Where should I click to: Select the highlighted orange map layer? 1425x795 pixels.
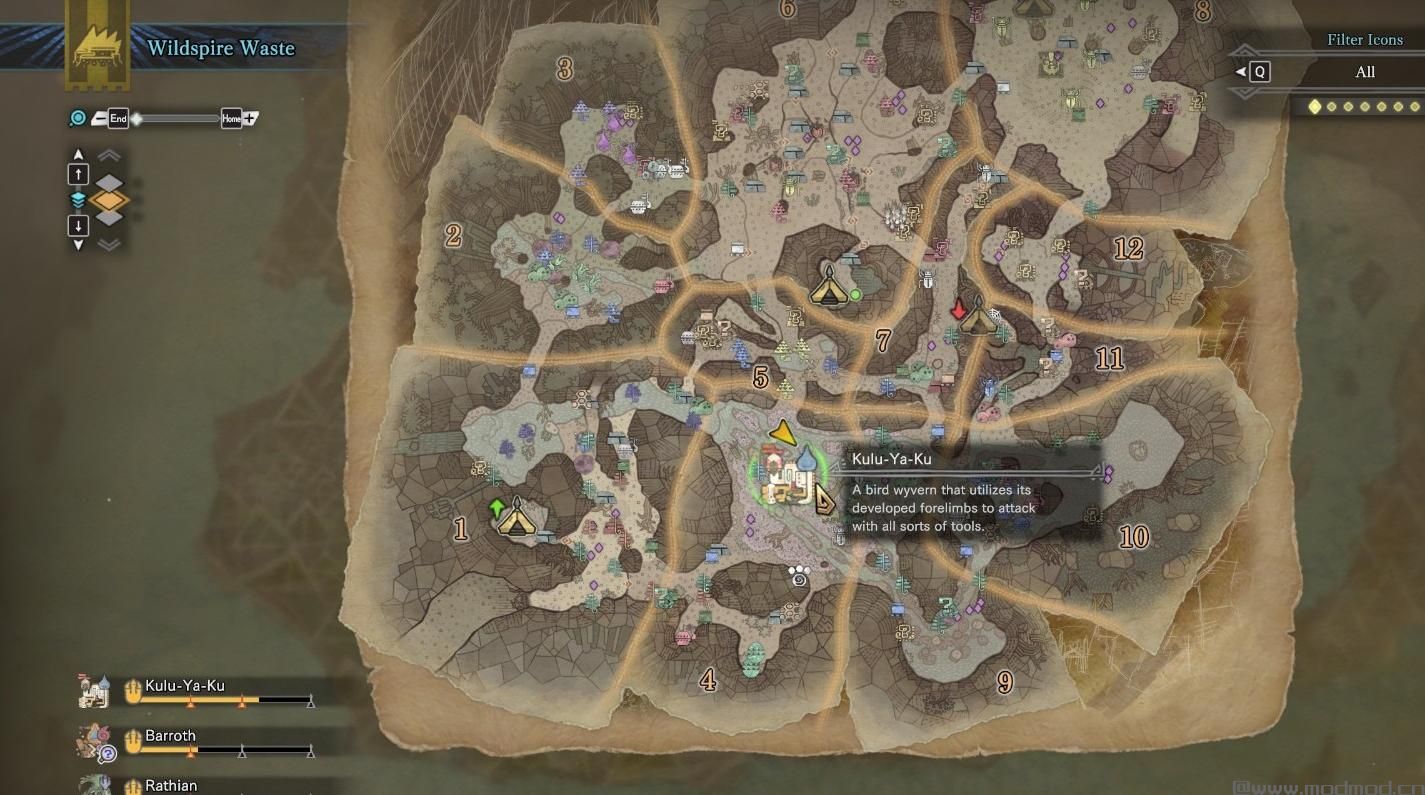point(109,200)
